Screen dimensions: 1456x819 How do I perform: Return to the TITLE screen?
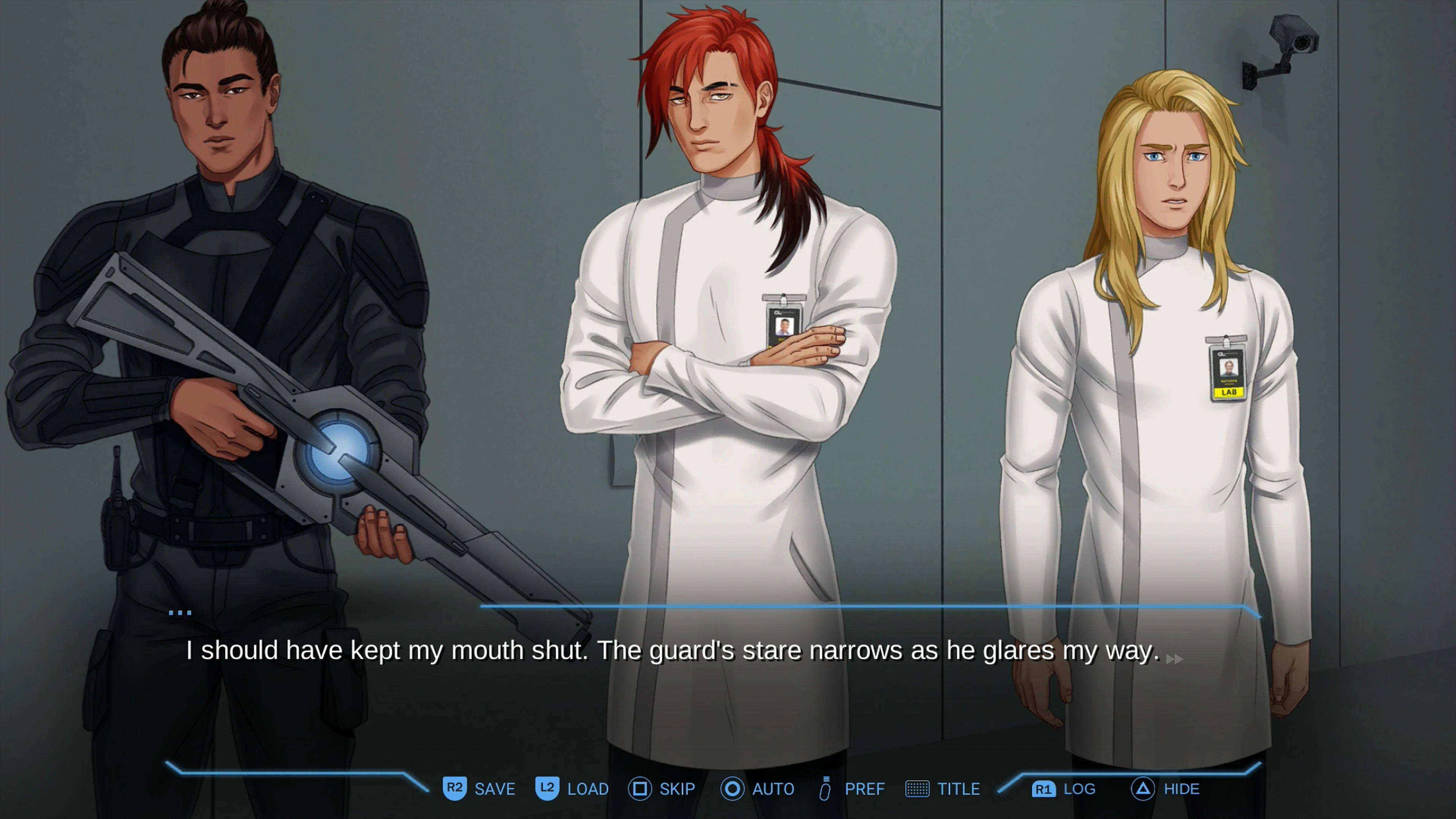coord(959,789)
